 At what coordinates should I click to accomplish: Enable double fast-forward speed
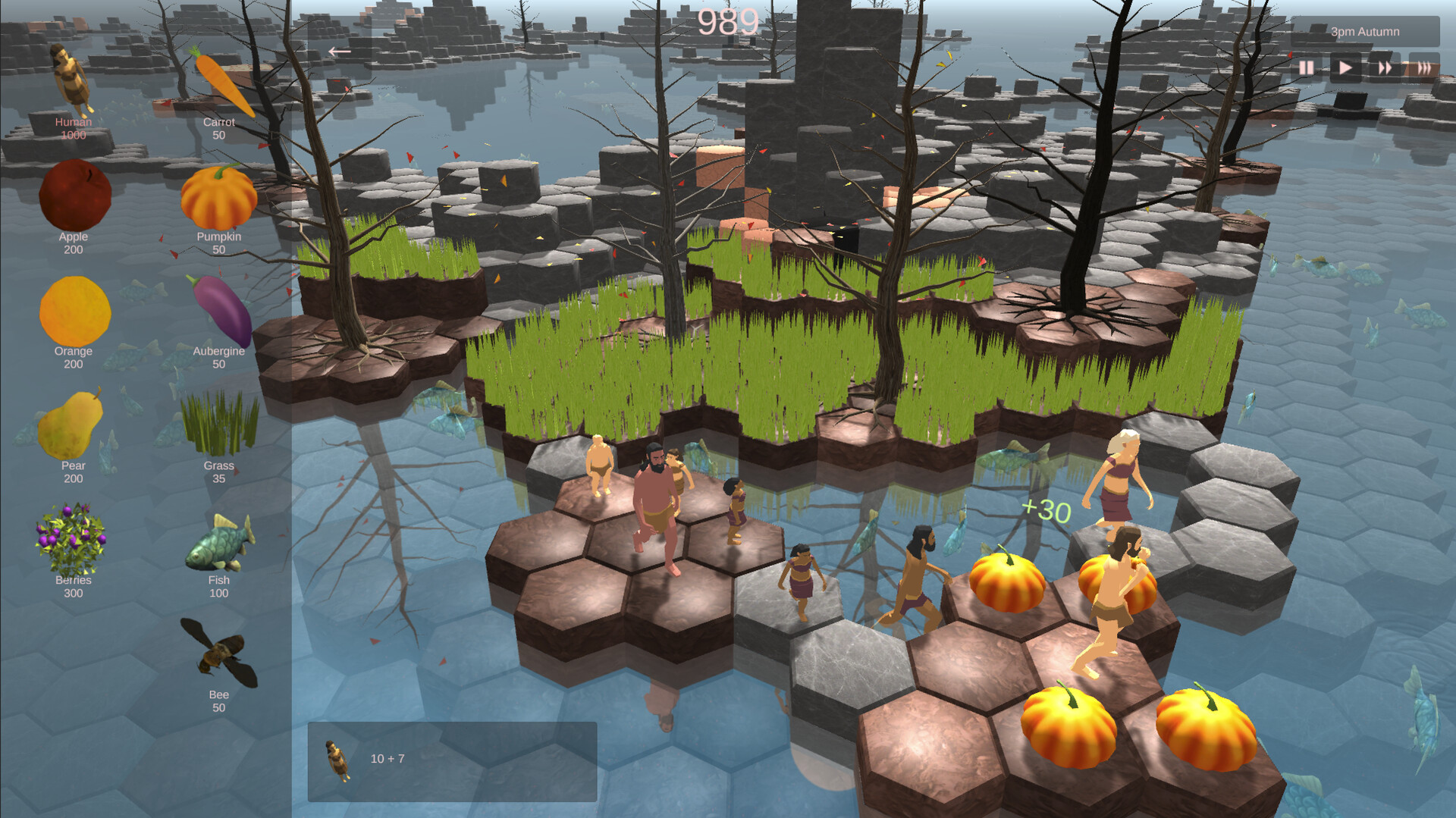coord(1386,67)
